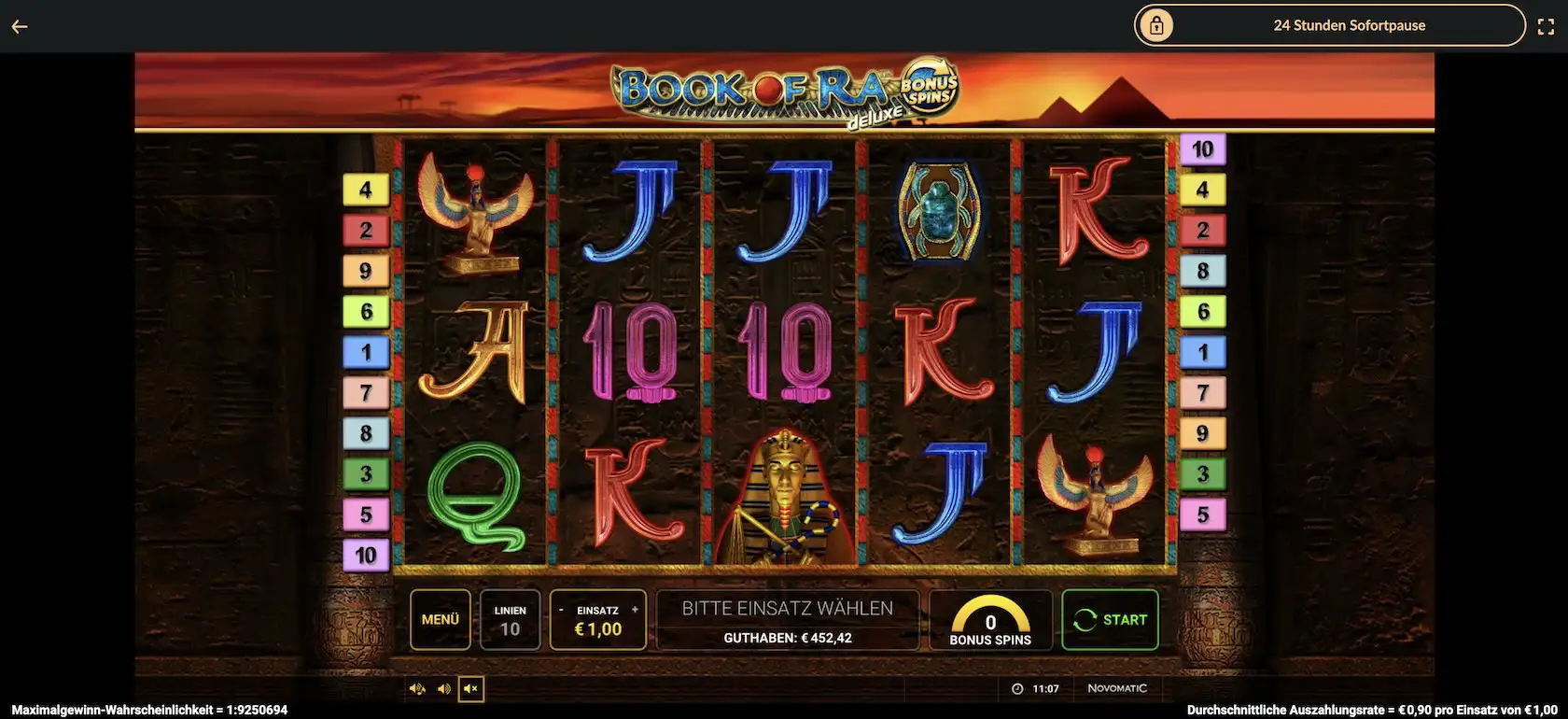Screen dimensions: 1568x719
Task: Click BITTE EINSATZ WÄHLEN to choose a stake
Action: point(788,606)
